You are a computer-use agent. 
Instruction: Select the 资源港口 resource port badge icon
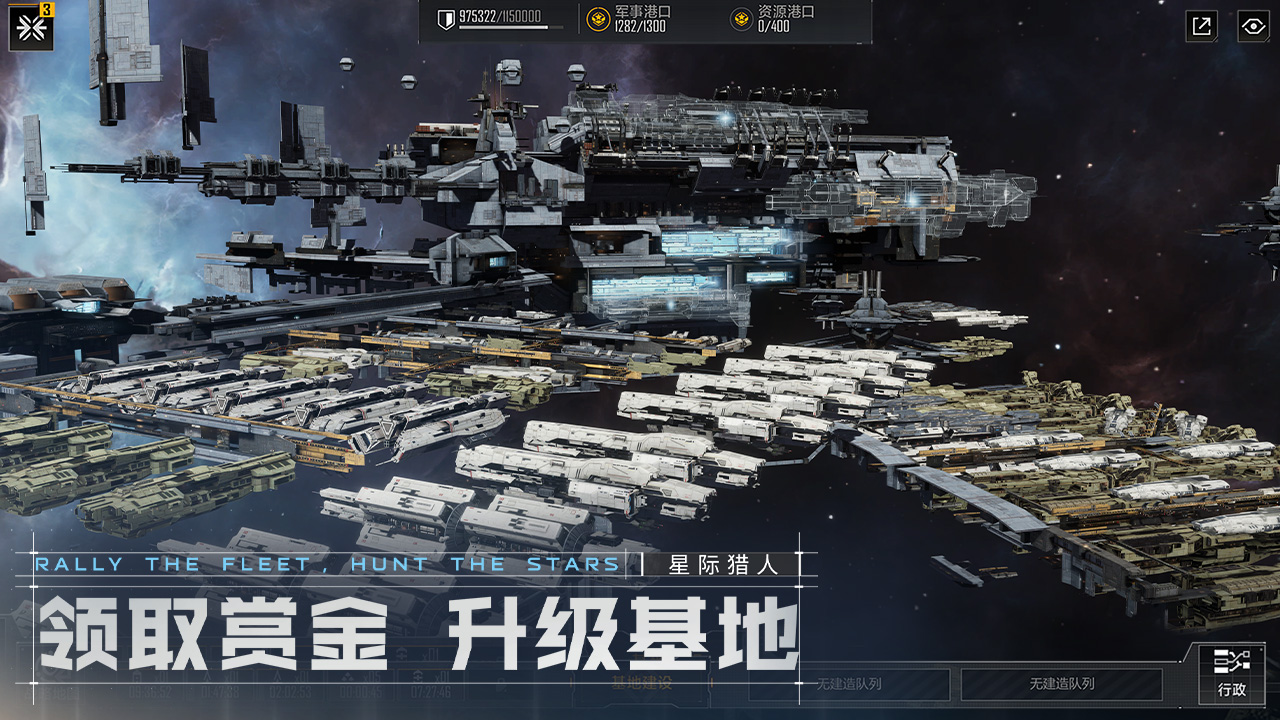pos(740,19)
